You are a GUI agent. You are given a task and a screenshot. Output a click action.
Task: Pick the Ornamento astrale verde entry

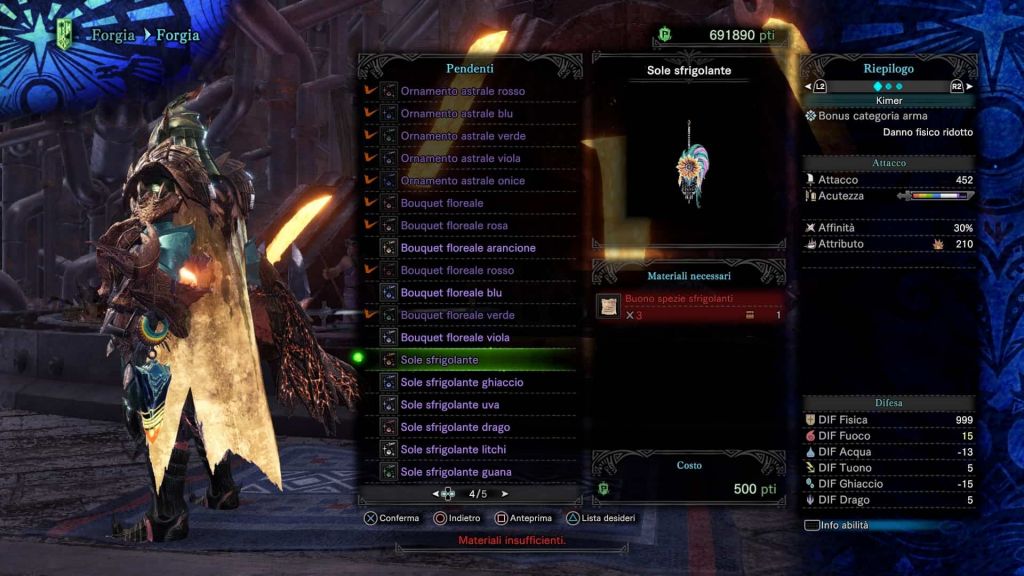click(x=462, y=136)
